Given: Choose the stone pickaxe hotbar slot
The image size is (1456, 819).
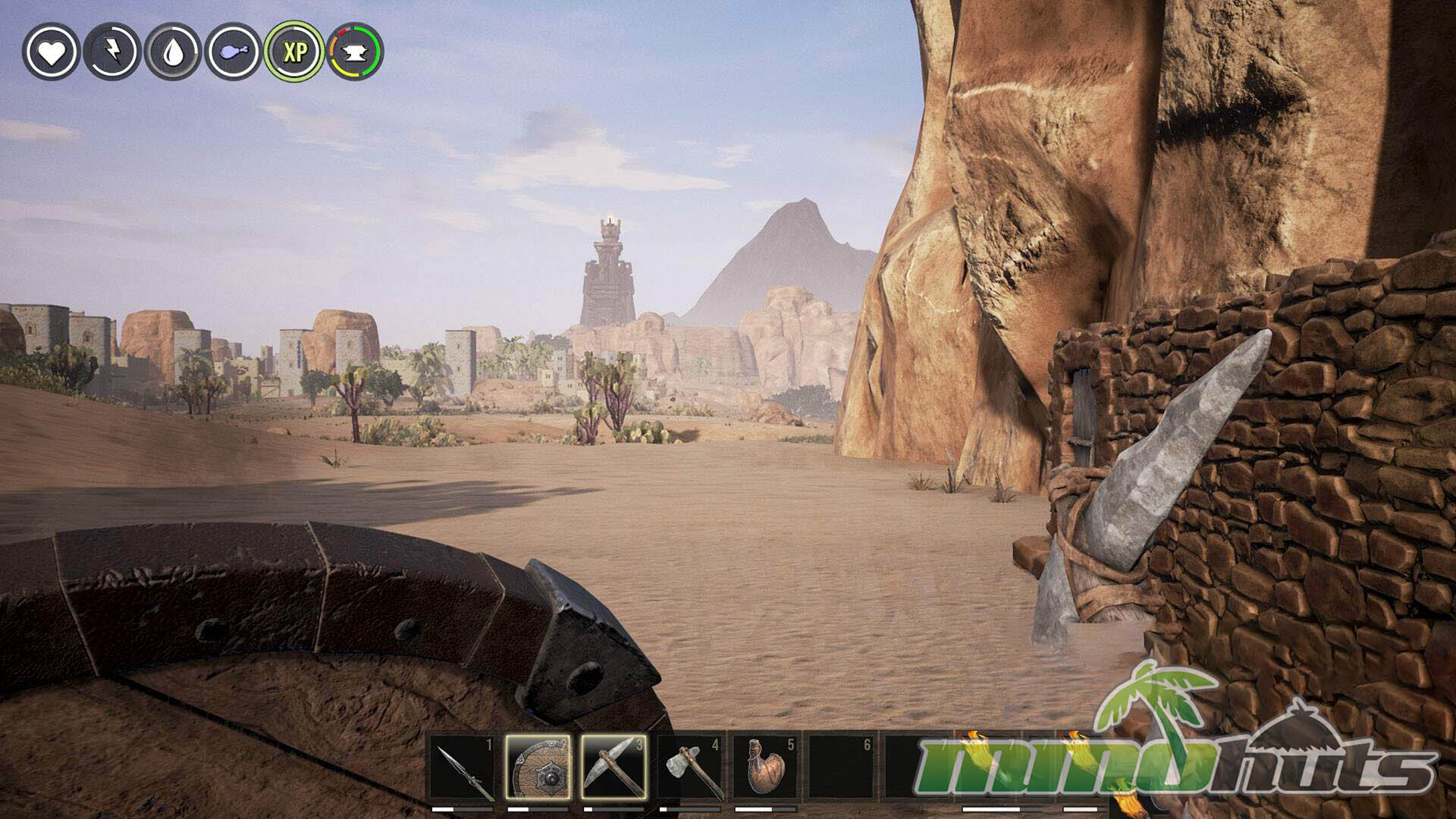Looking at the screenshot, I should pyautogui.click(x=614, y=767).
